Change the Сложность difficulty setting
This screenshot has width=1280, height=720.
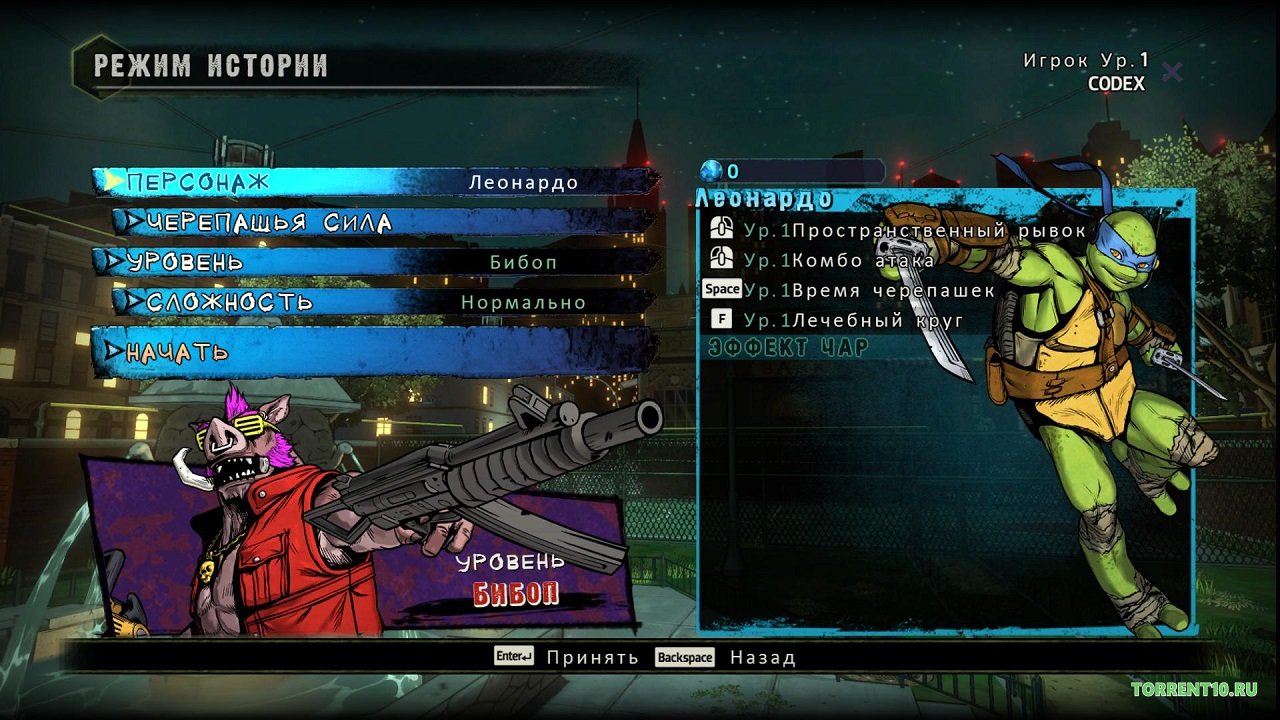tap(385, 302)
